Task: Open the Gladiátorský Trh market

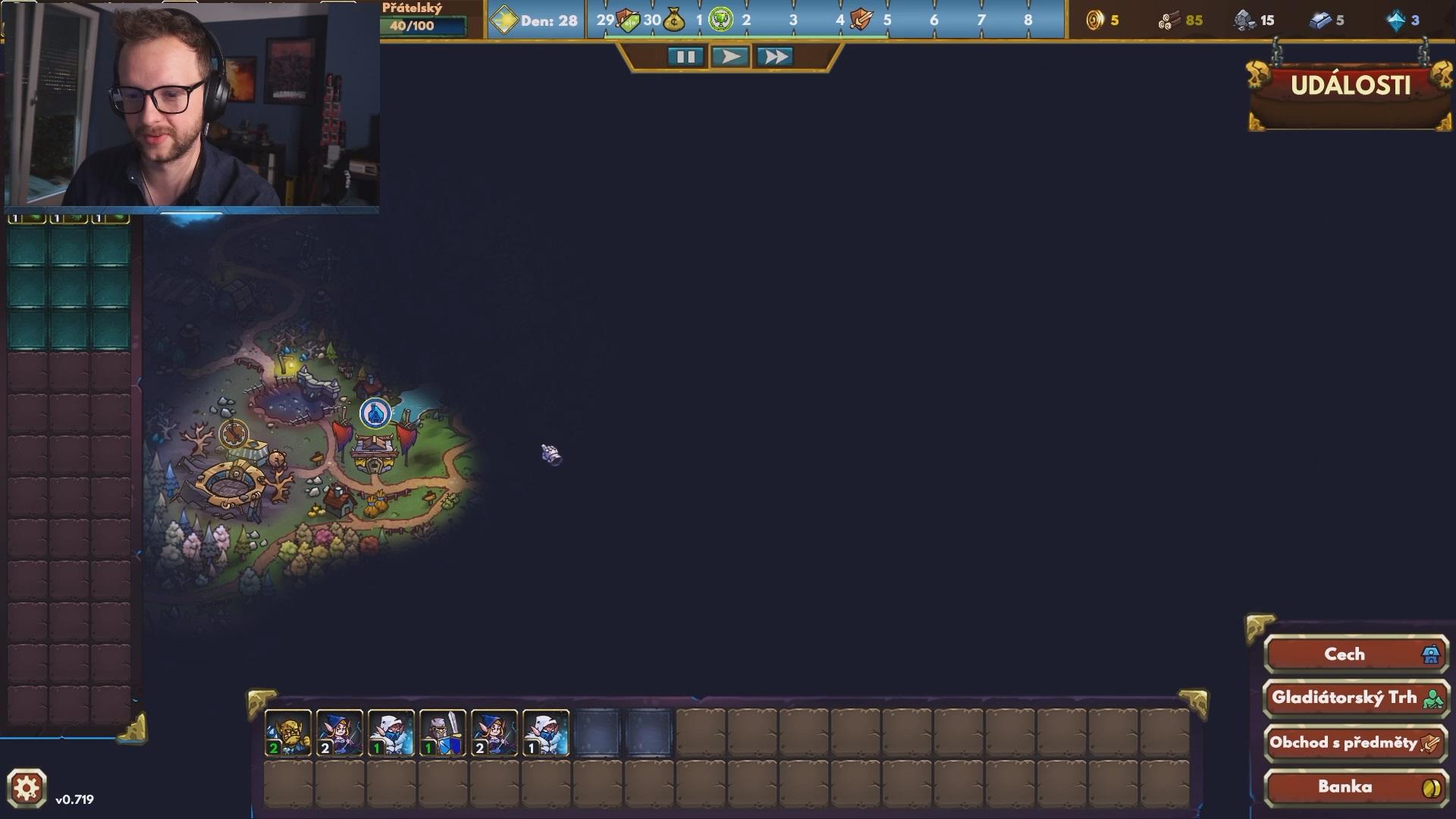Action: coord(1355,698)
